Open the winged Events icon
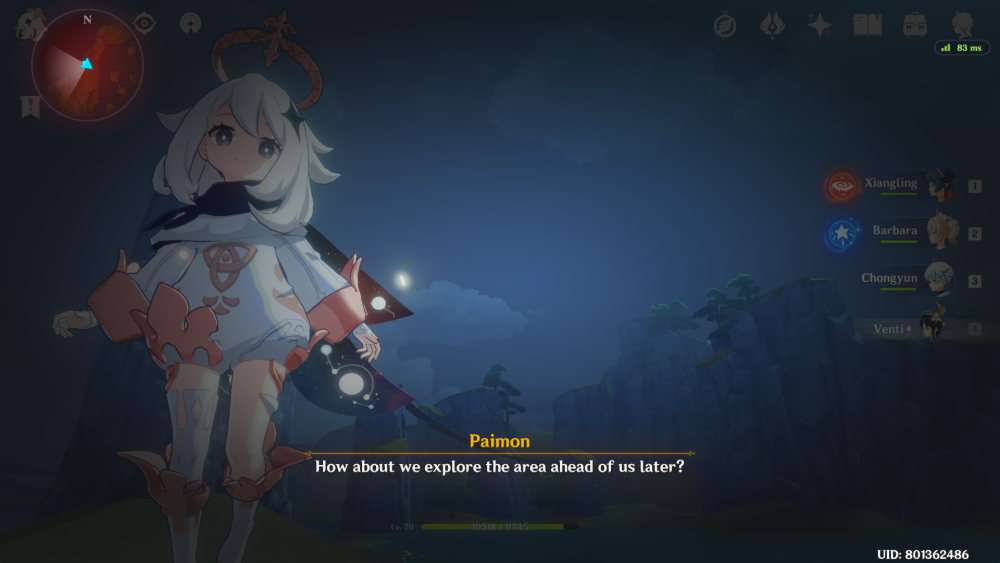This screenshot has width=1000, height=563. 772,25
